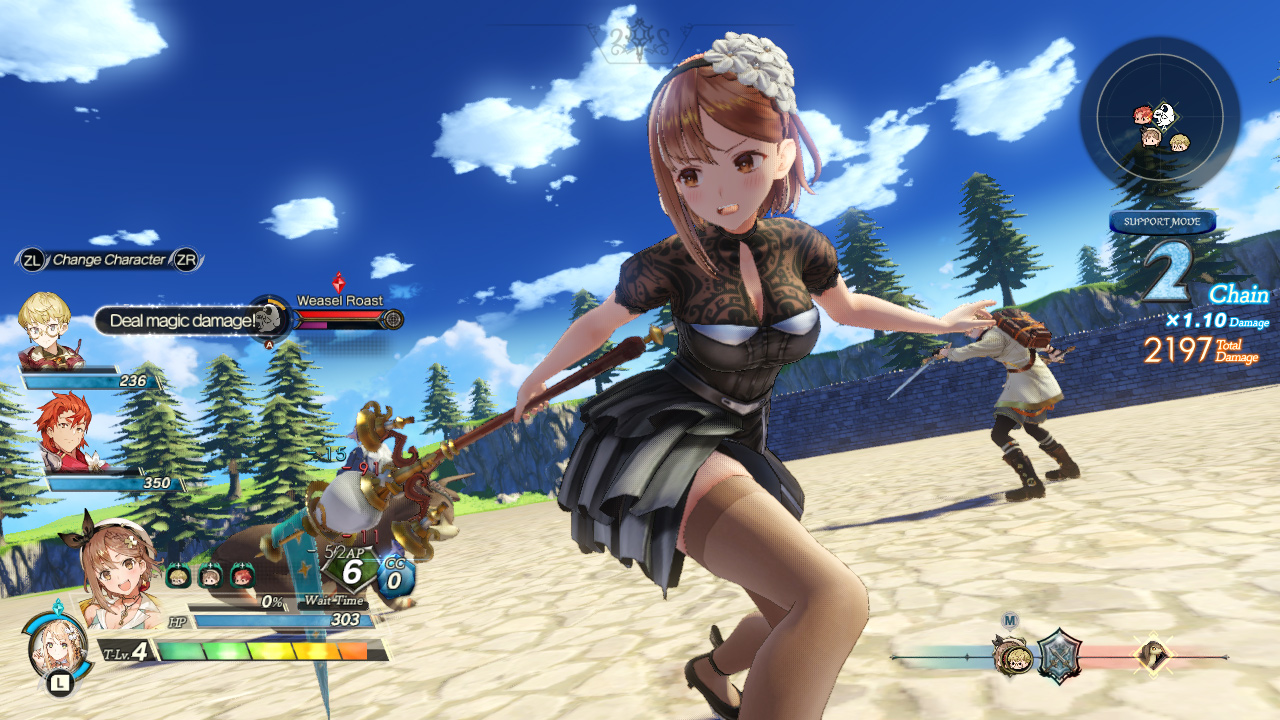This screenshot has height=720, width=1280.
Task: Toggle the second mini party member head icon
Action: point(212,575)
